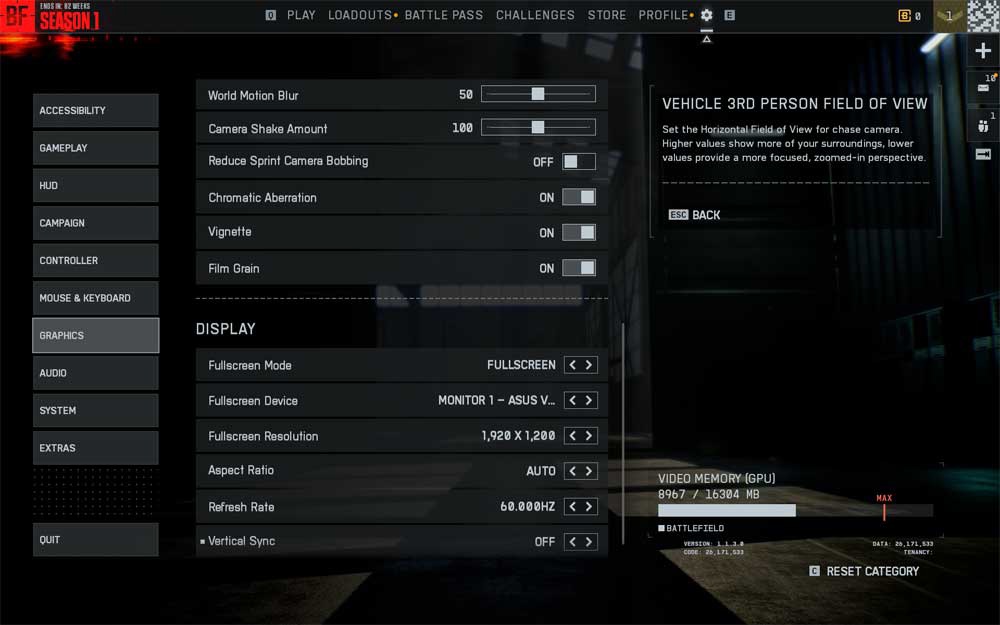Open the Controller settings category
This screenshot has width=1000, height=625.
pyautogui.click(x=95, y=261)
